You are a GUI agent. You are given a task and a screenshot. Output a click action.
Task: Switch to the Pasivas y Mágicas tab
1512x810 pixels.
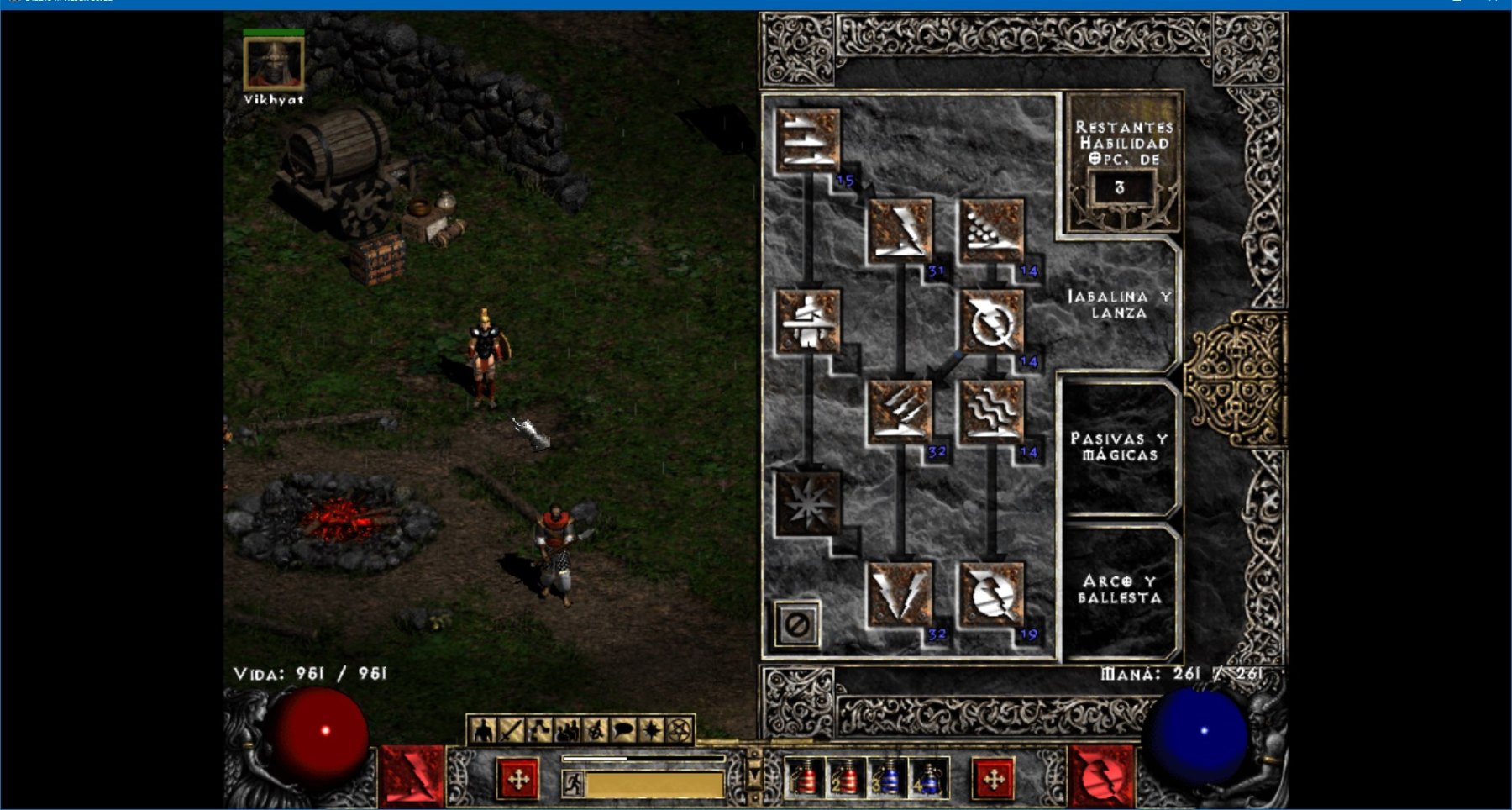pyautogui.click(x=1119, y=447)
